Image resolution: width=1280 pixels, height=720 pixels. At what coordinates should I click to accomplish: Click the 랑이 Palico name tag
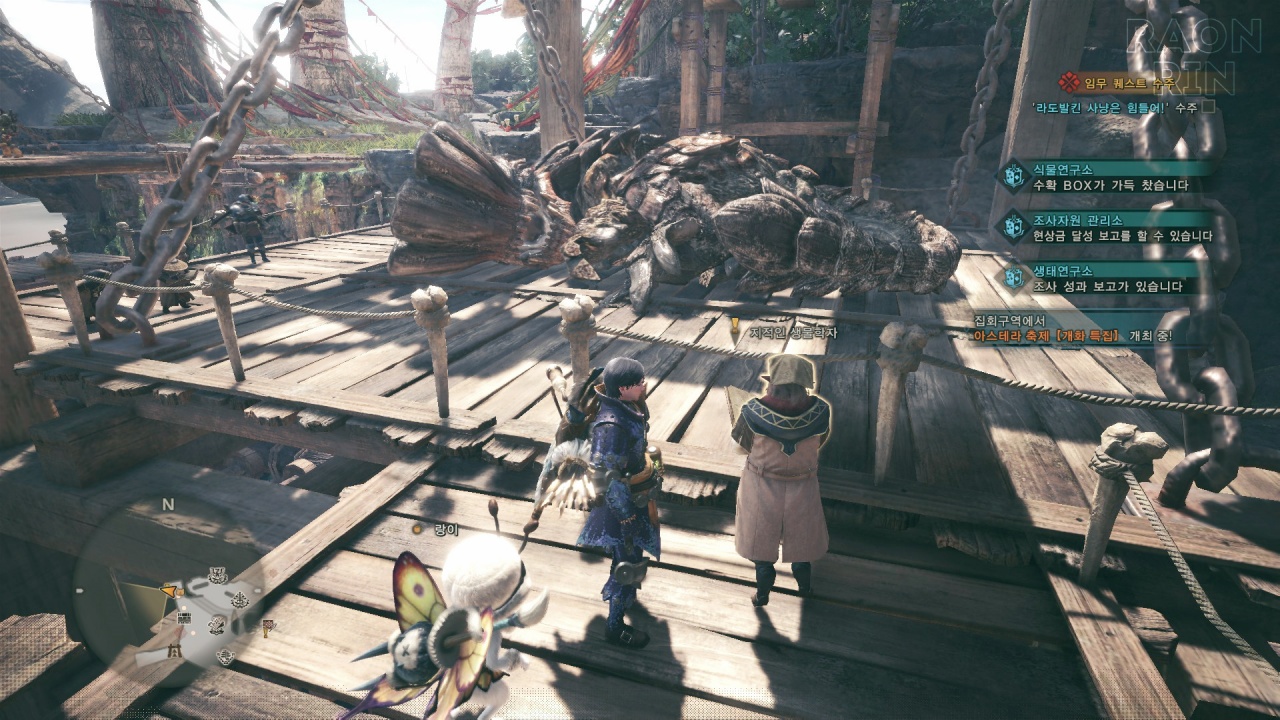coord(440,530)
